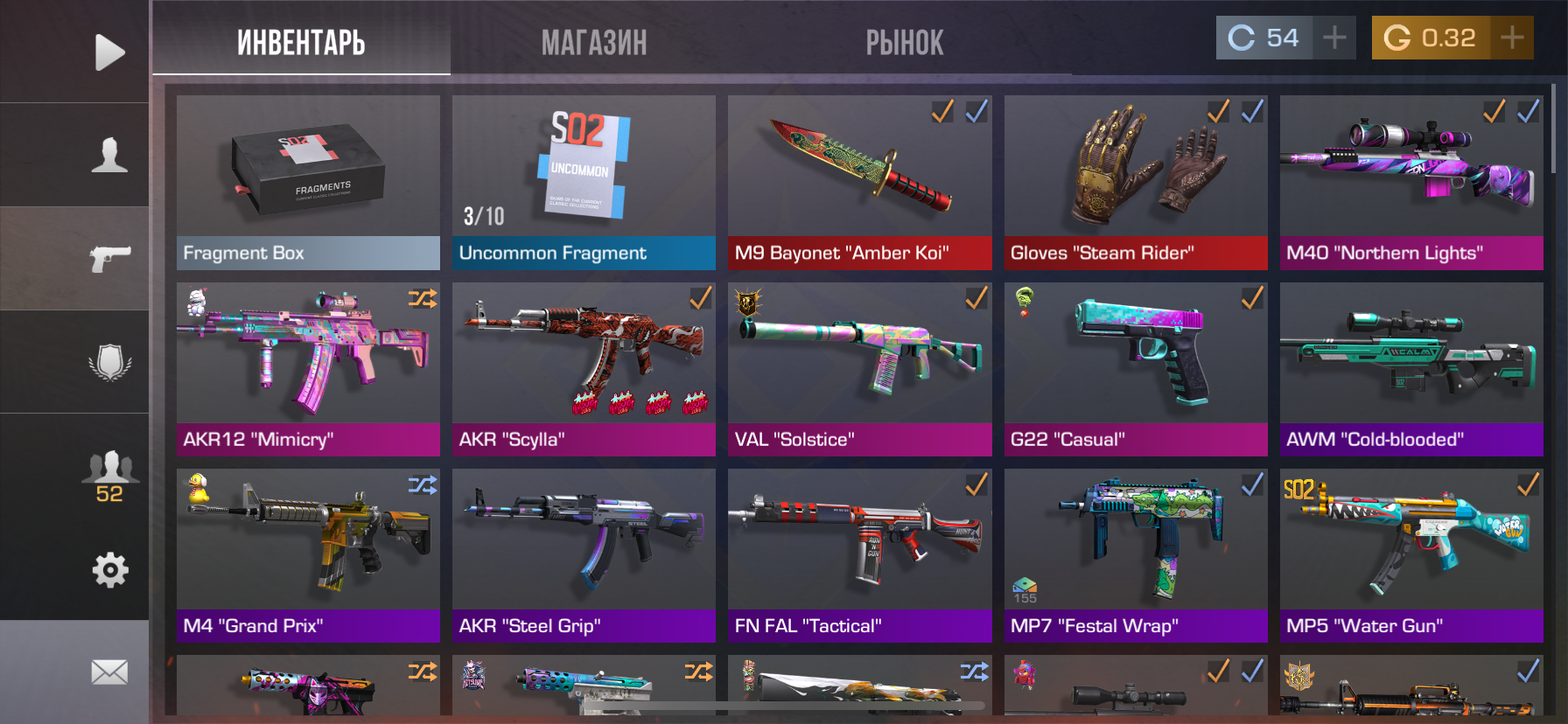Select the Gloves "Steam Rider" item
Image resolution: width=1568 pixels, height=724 pixels.
coord(1135,182)
